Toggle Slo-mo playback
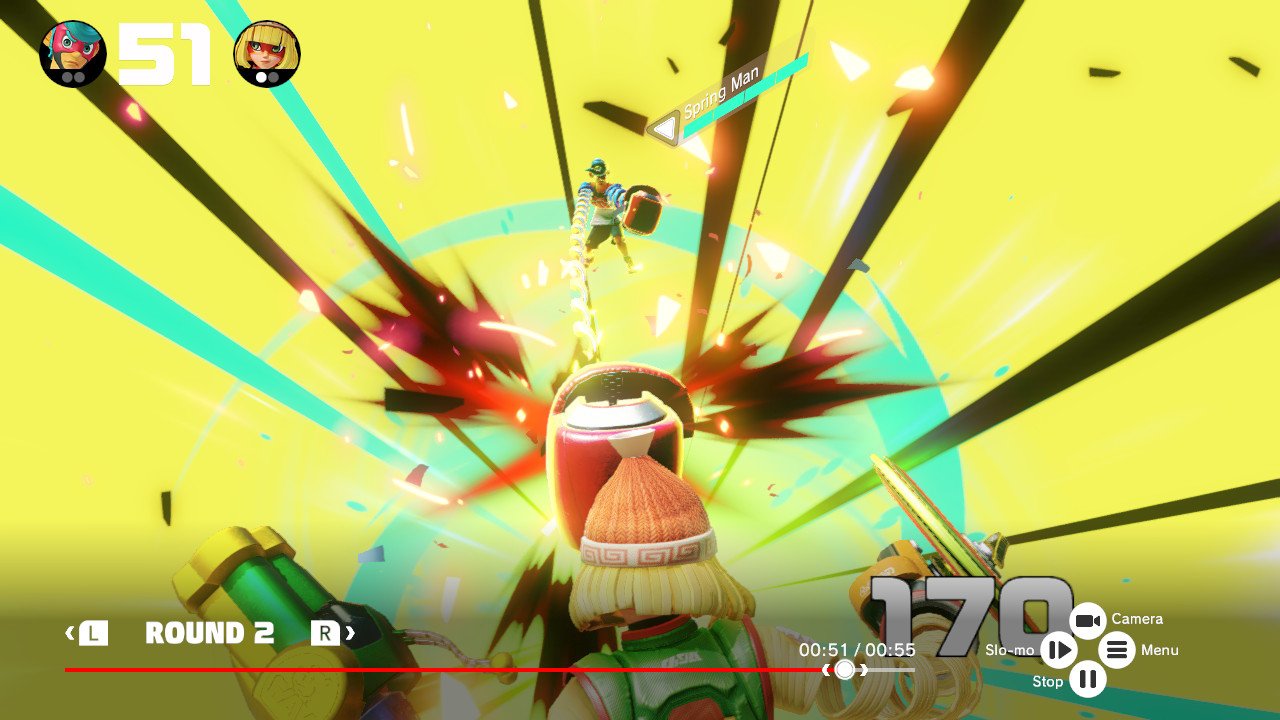 (x=1058, y=651)
